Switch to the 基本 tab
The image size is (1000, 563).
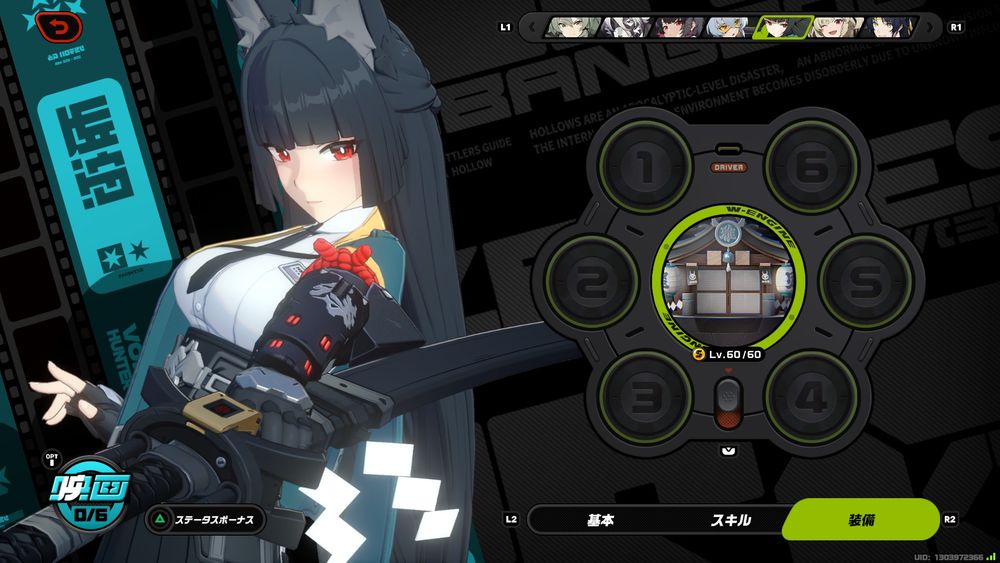[x=600, y=520]
